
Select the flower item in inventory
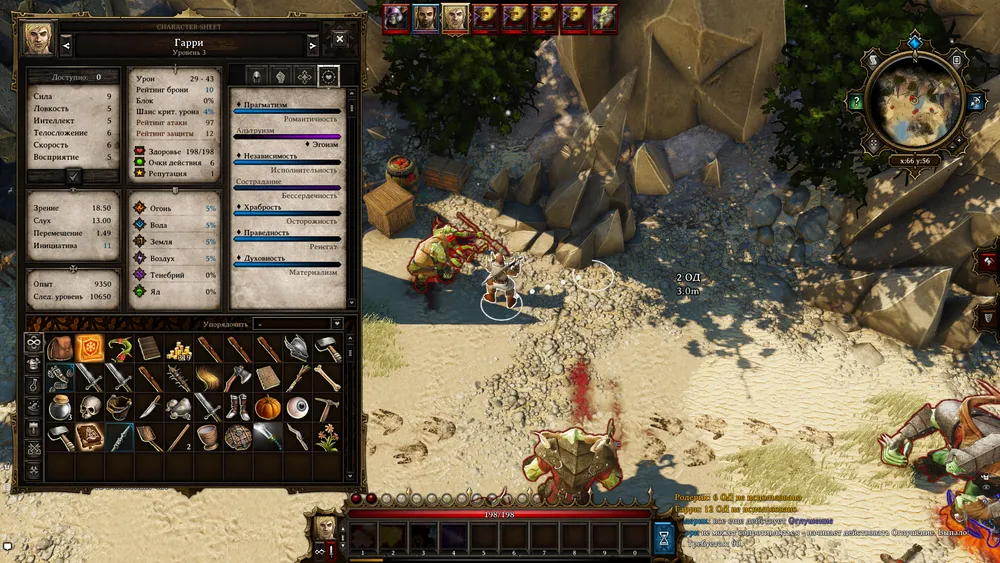pos(327,437)
